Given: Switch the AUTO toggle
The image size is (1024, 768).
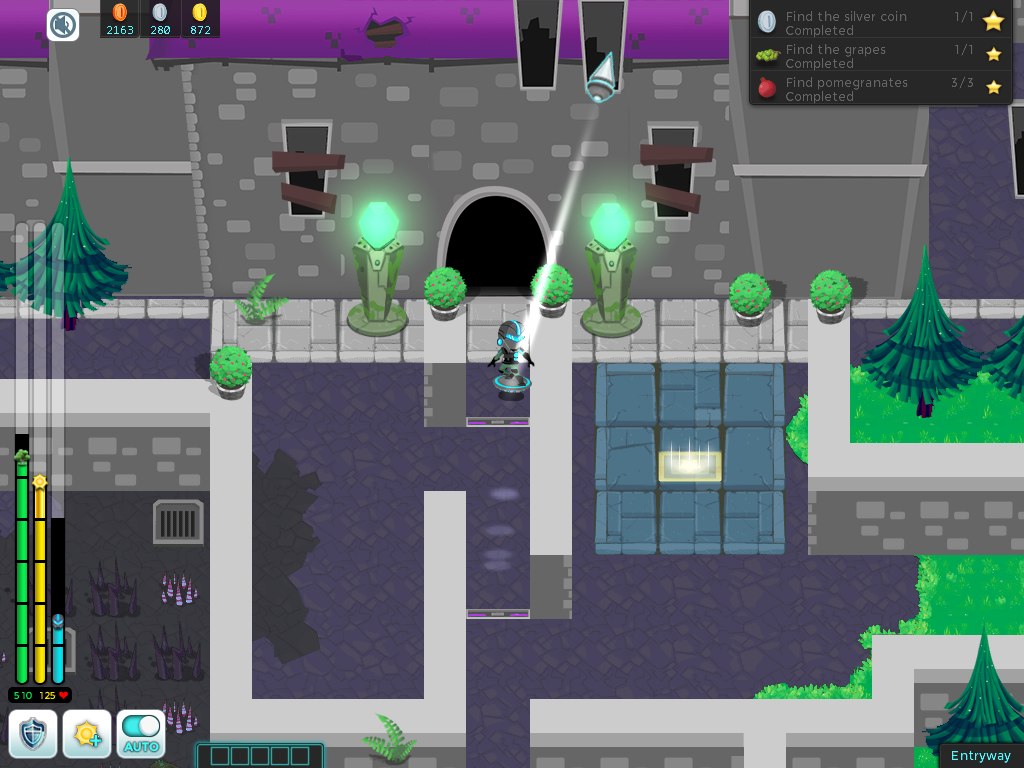Looking at the screenshot, I should coord(141,734).
